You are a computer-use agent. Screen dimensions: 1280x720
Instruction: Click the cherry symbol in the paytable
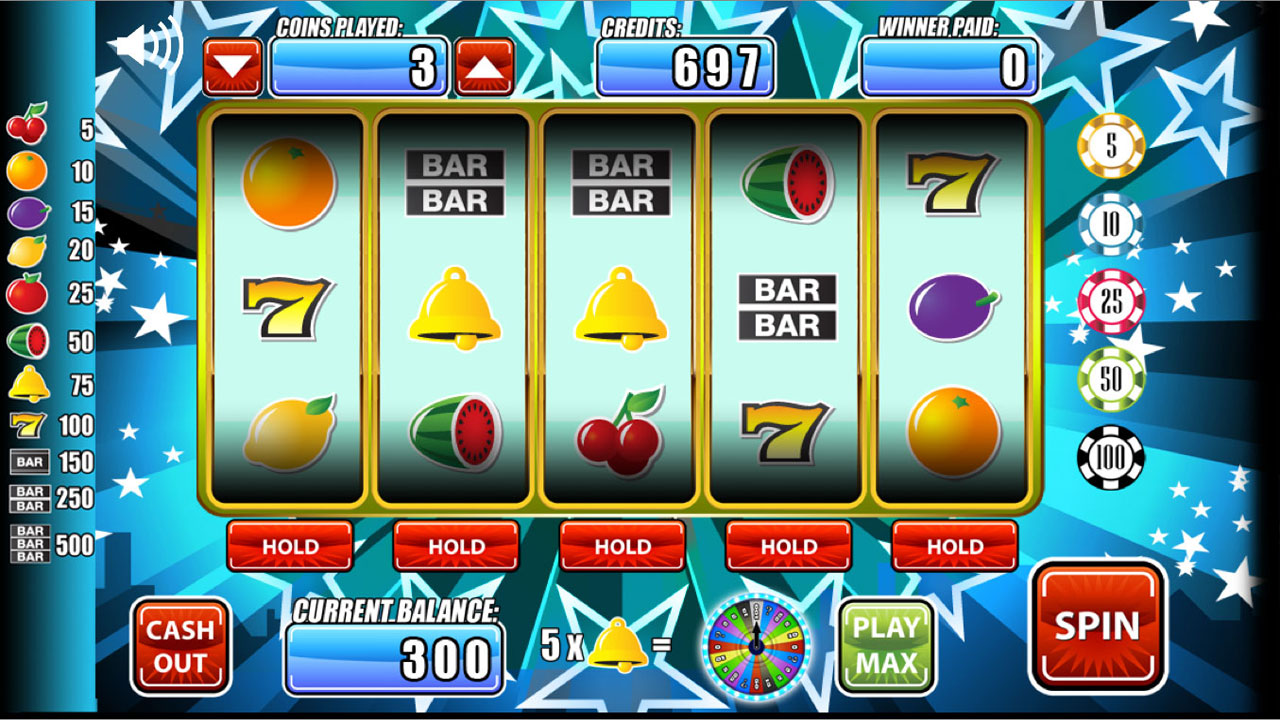click(x=26, y=128)
